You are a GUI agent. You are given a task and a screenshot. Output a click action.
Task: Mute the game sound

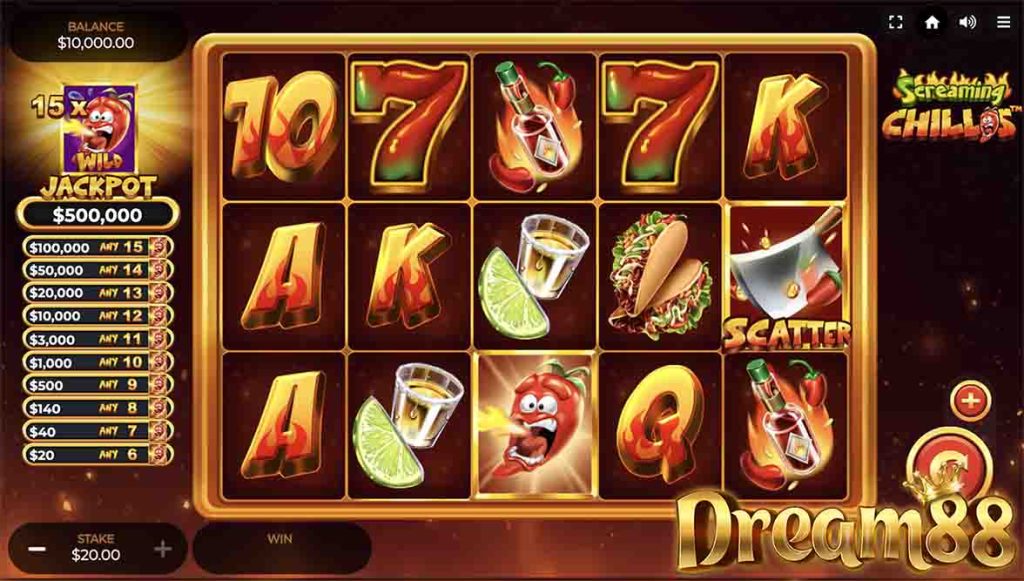click(x=967, y=22)
